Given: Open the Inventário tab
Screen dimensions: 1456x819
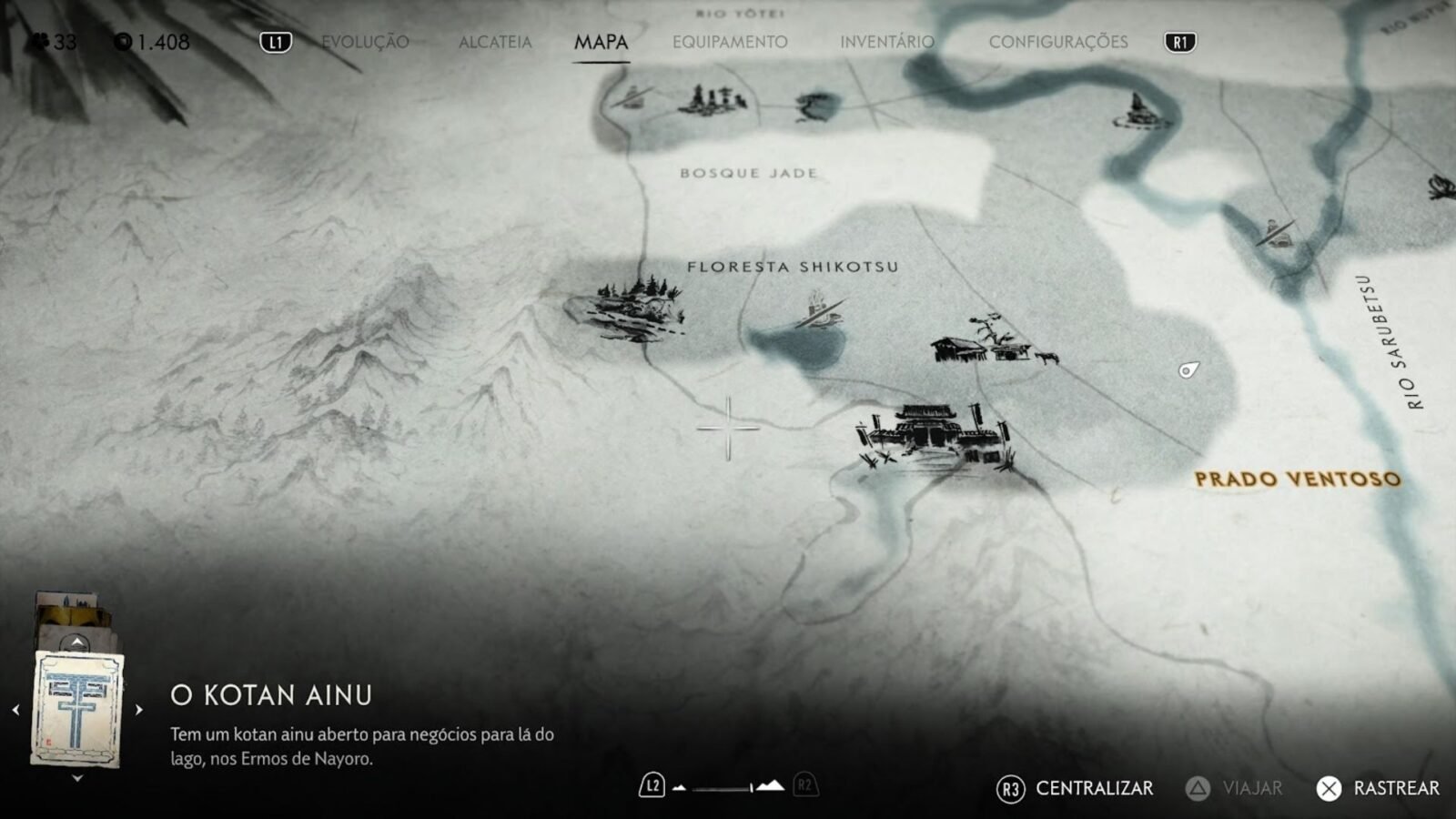Looking at the screenshot, I should pyautogui.click(x=886, y=42).
